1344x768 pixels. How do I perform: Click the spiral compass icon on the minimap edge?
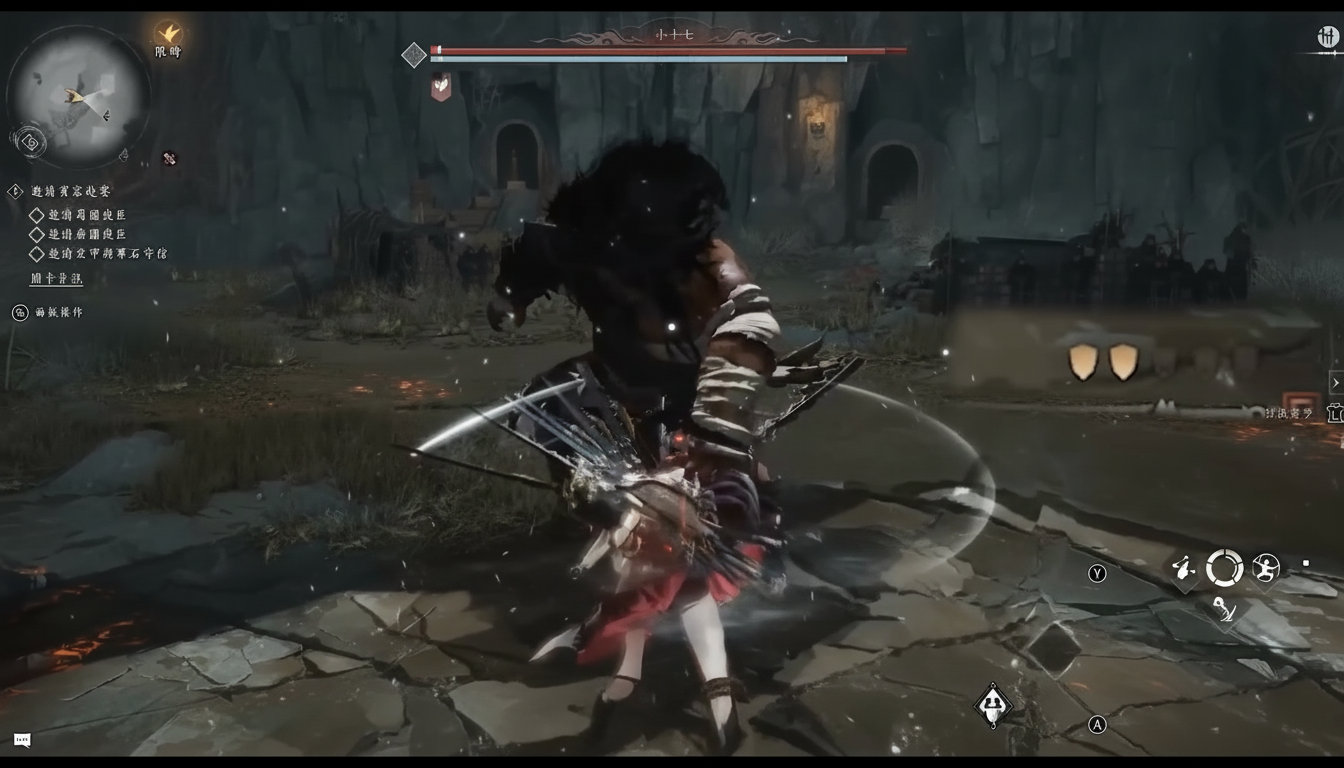click(x=31, y=143)
